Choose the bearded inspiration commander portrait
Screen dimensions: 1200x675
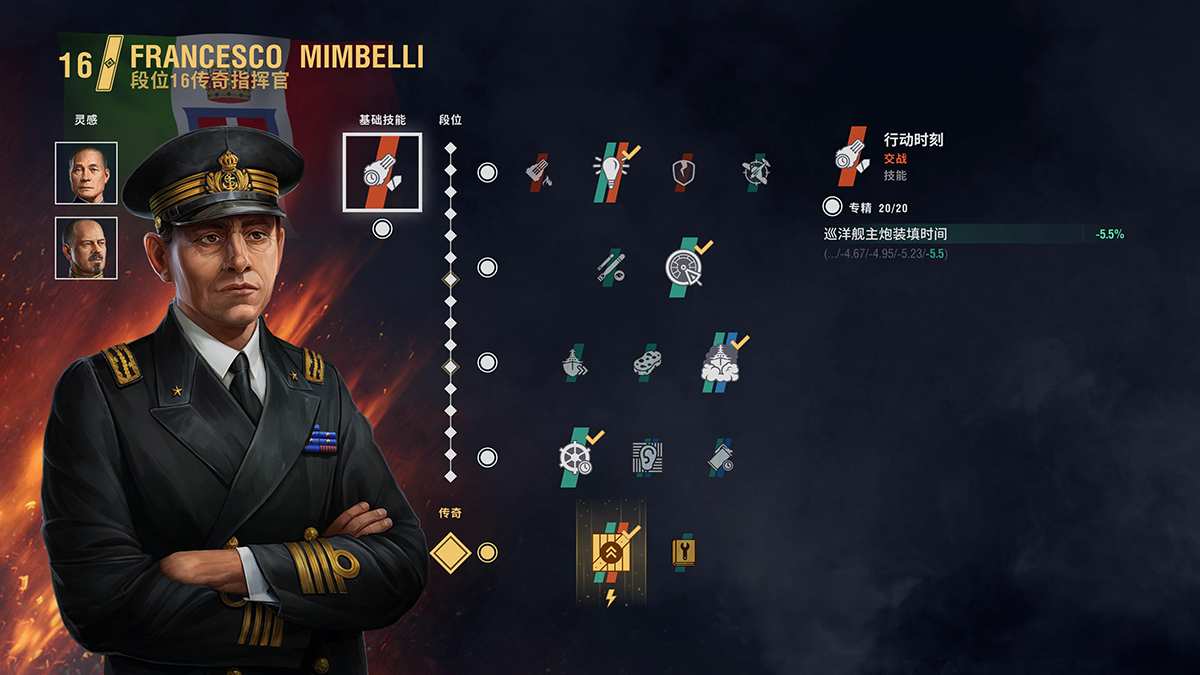pos(86,248)
